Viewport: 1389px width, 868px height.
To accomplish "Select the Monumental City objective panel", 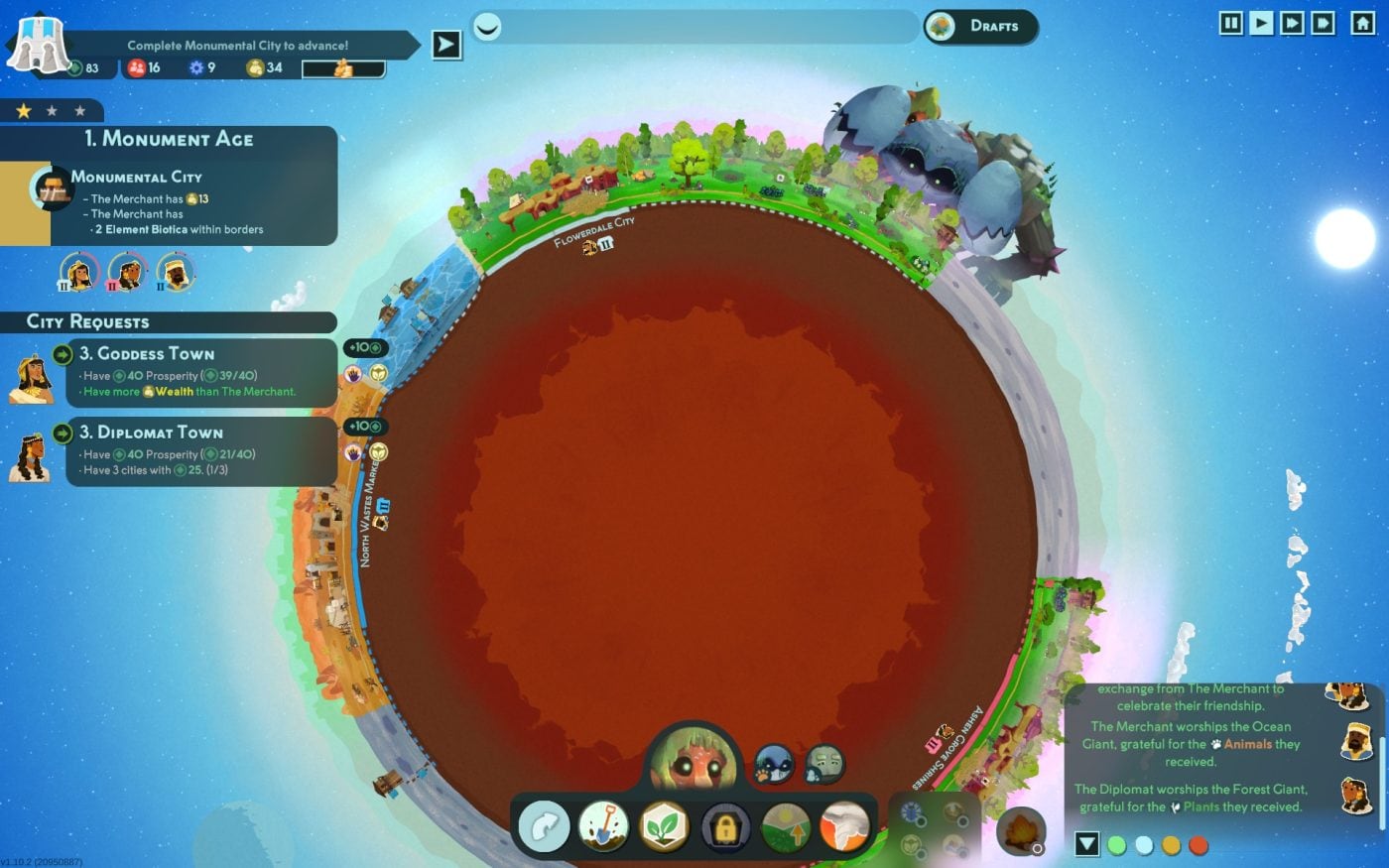I will tap(169, 202).
